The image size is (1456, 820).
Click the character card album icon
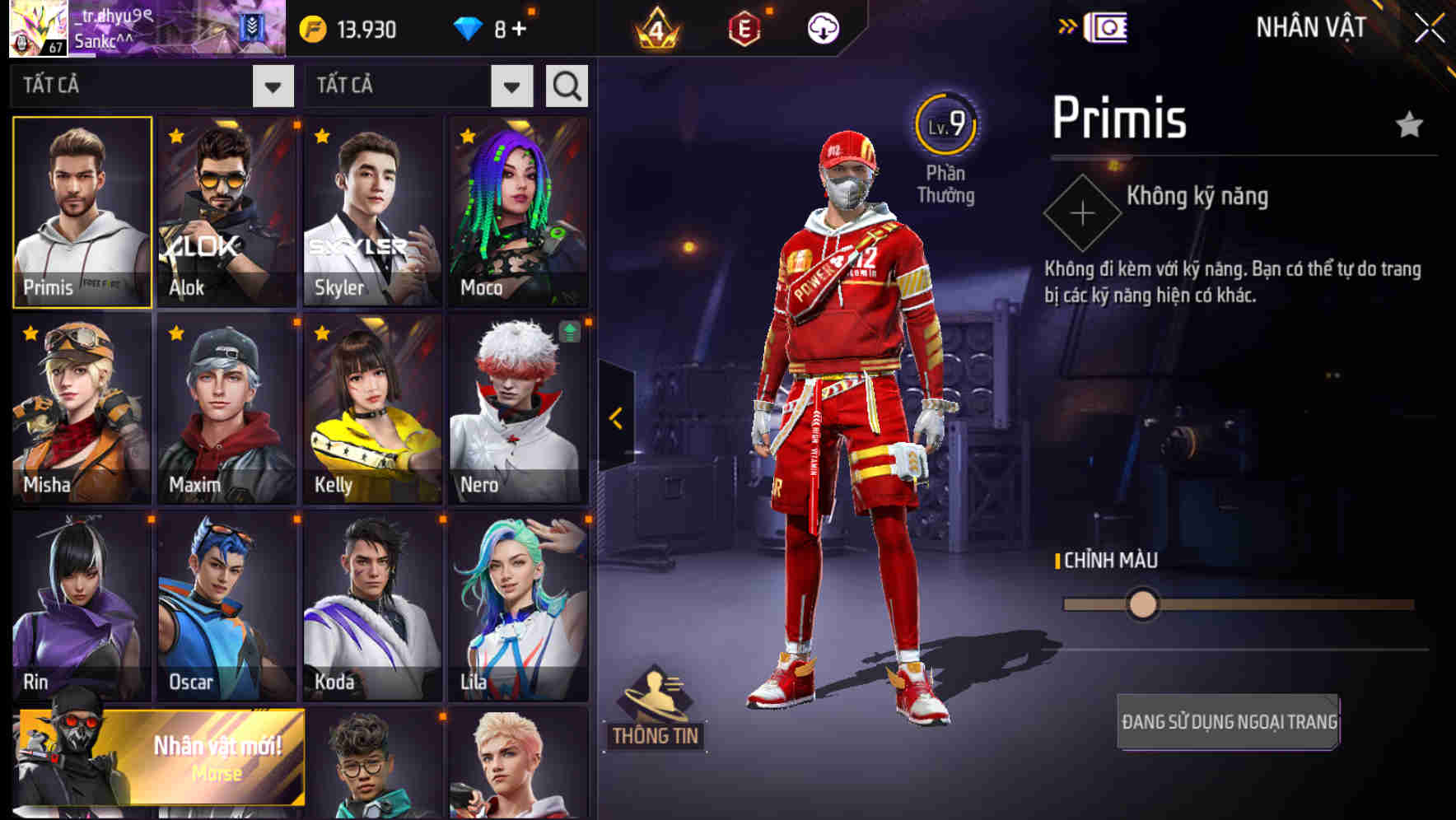(x=1108, y=26)
